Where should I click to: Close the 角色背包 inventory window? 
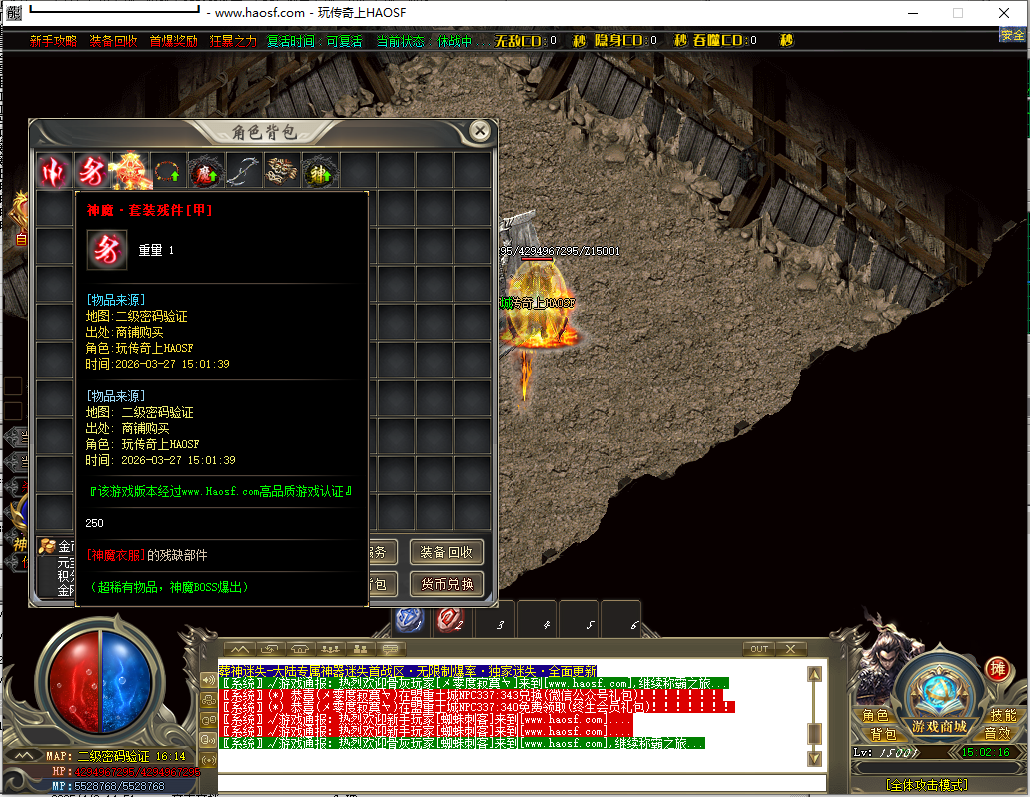(x=480, y=131)
